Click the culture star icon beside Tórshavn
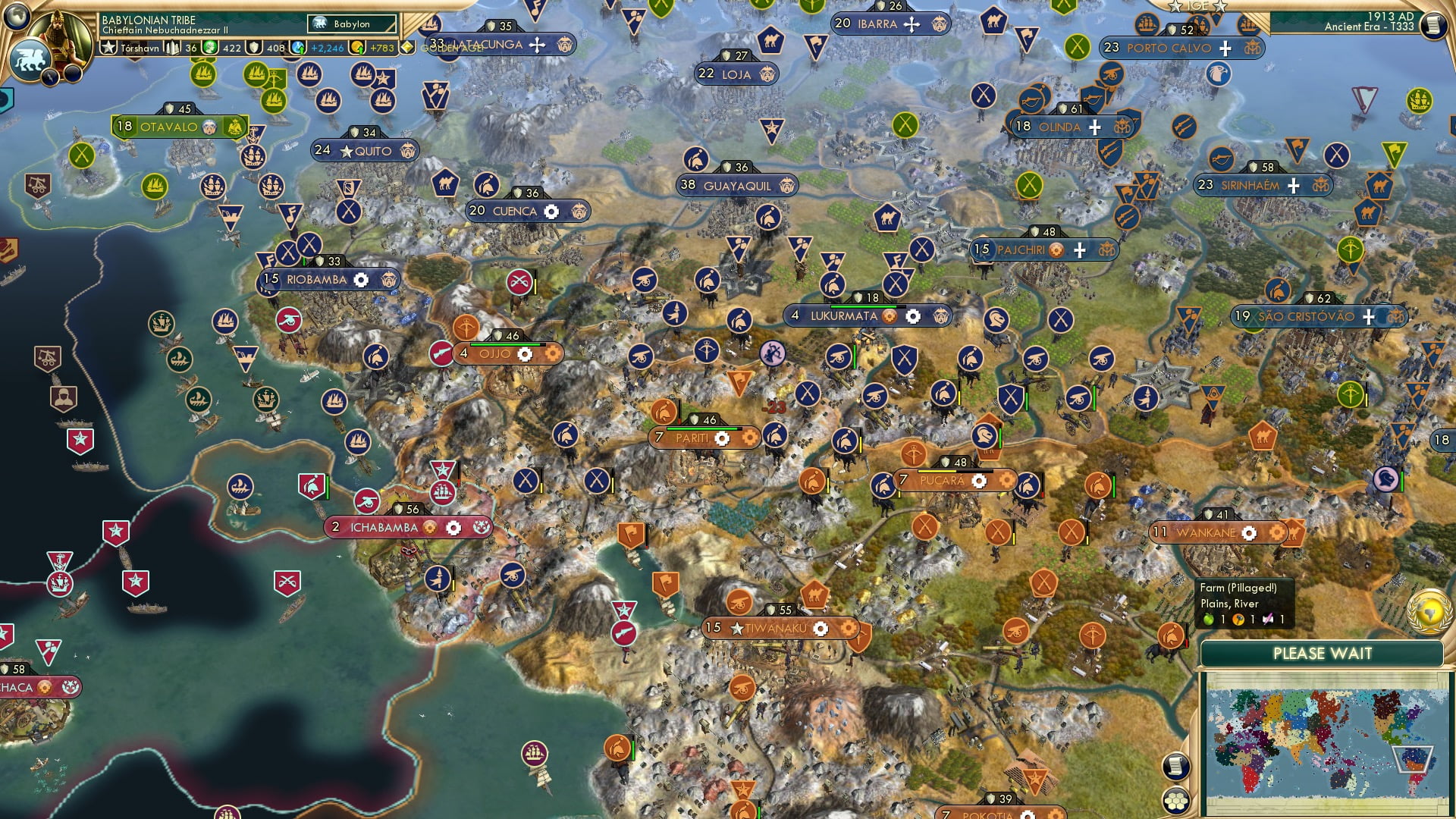Viewport: 1456px width, 819px height. 108,47
